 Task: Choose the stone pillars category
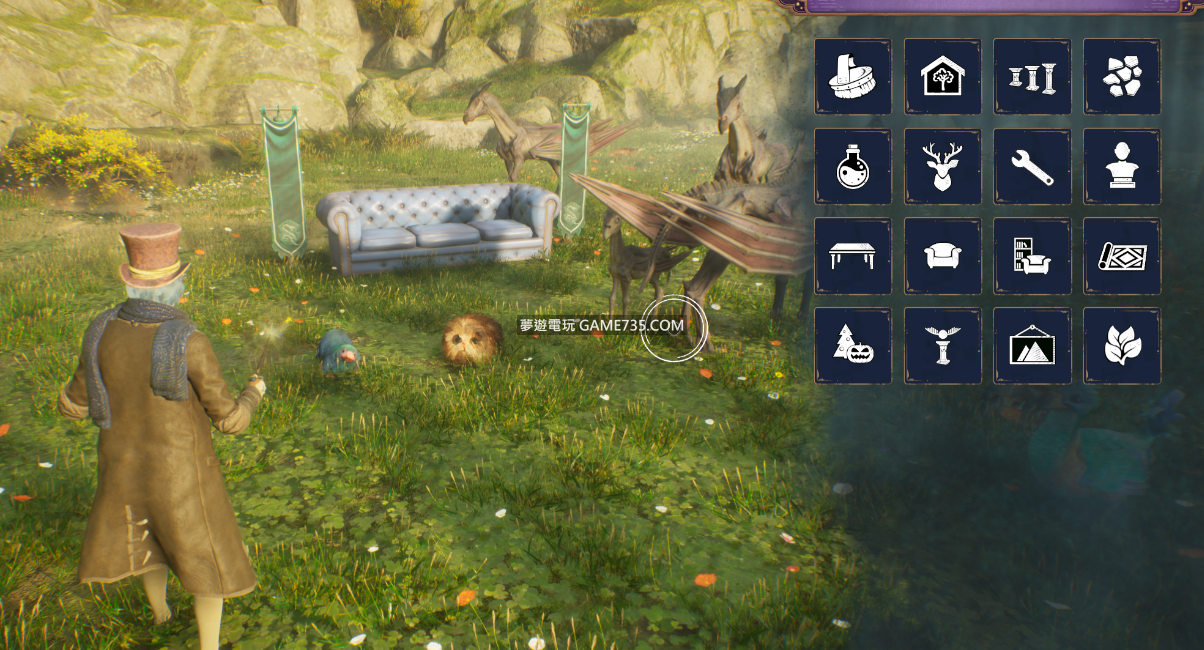1032,77
